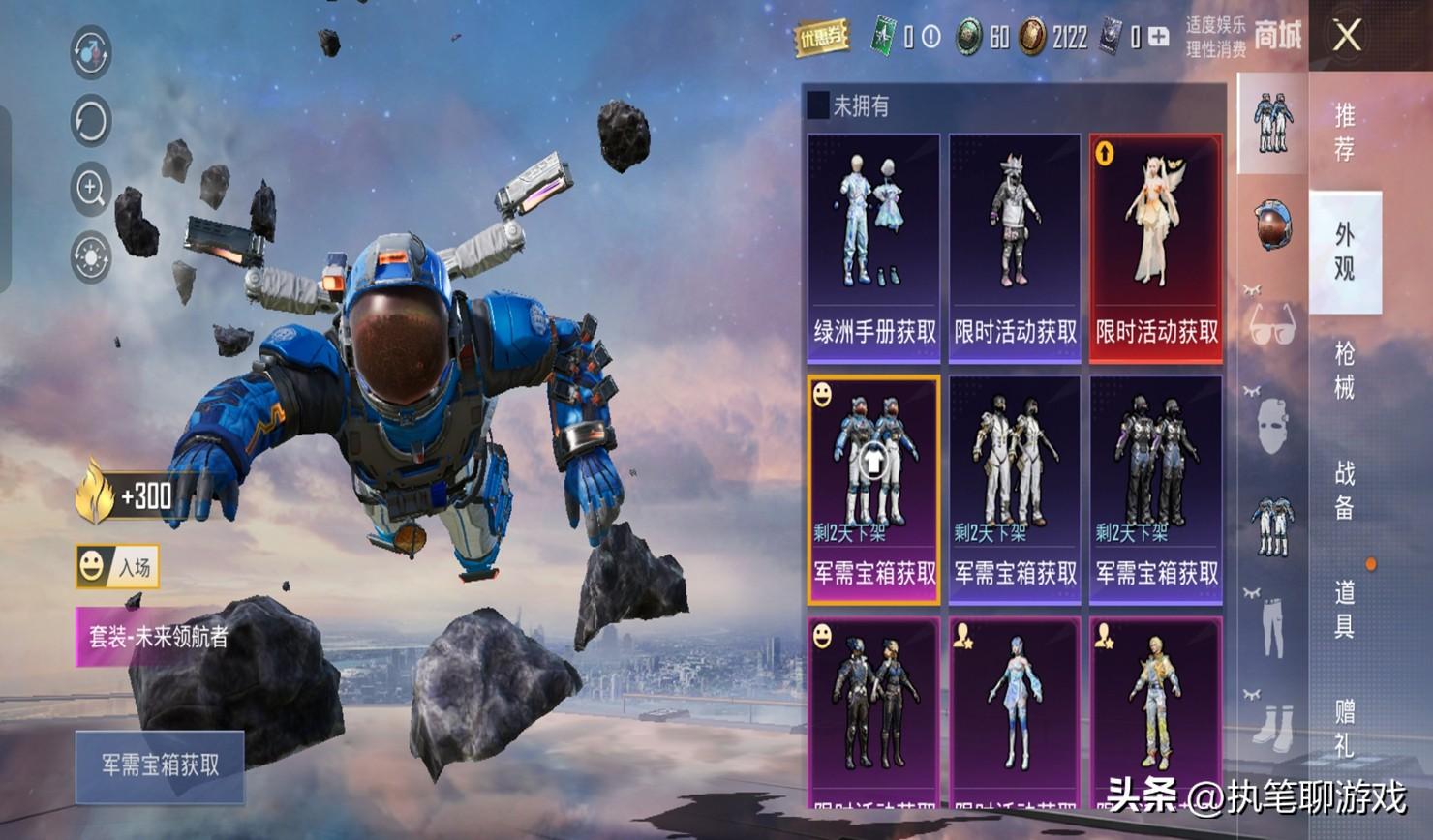Screen dimensions: 1433x840
Task: Click the 优惠券 coupon button
Action: [x=821, y=38]
